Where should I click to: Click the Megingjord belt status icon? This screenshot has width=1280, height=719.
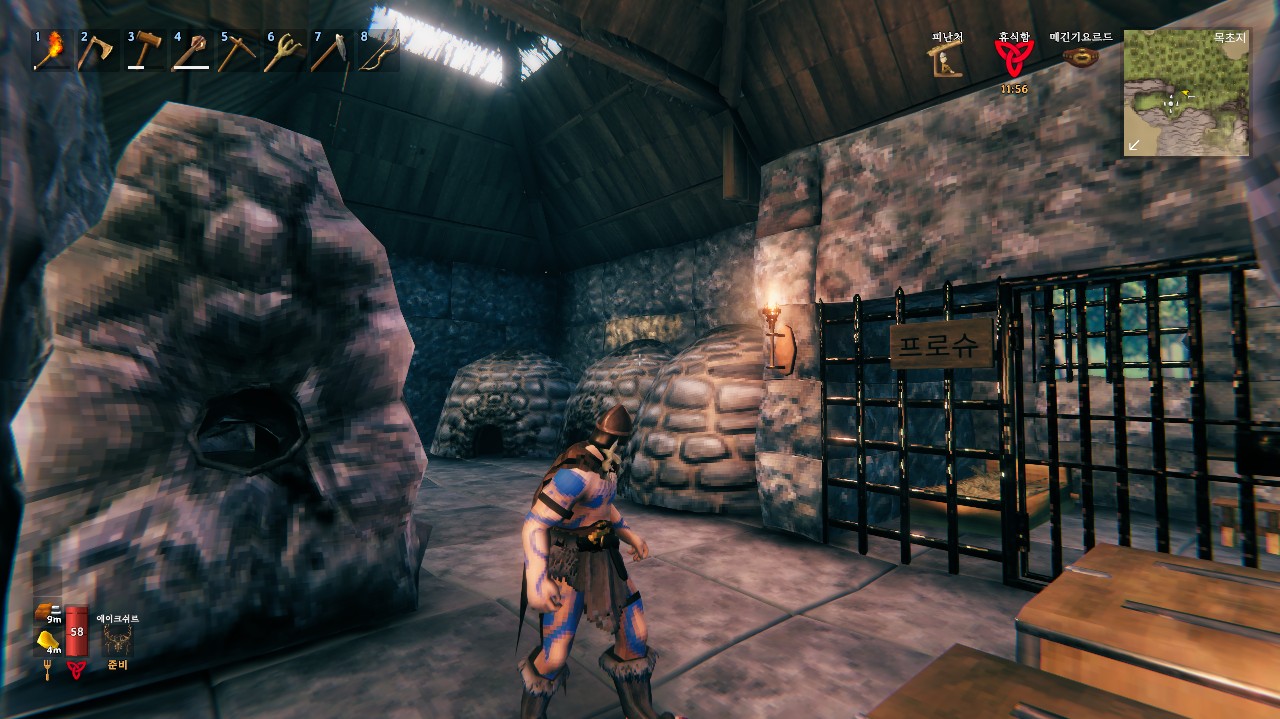1080,59
